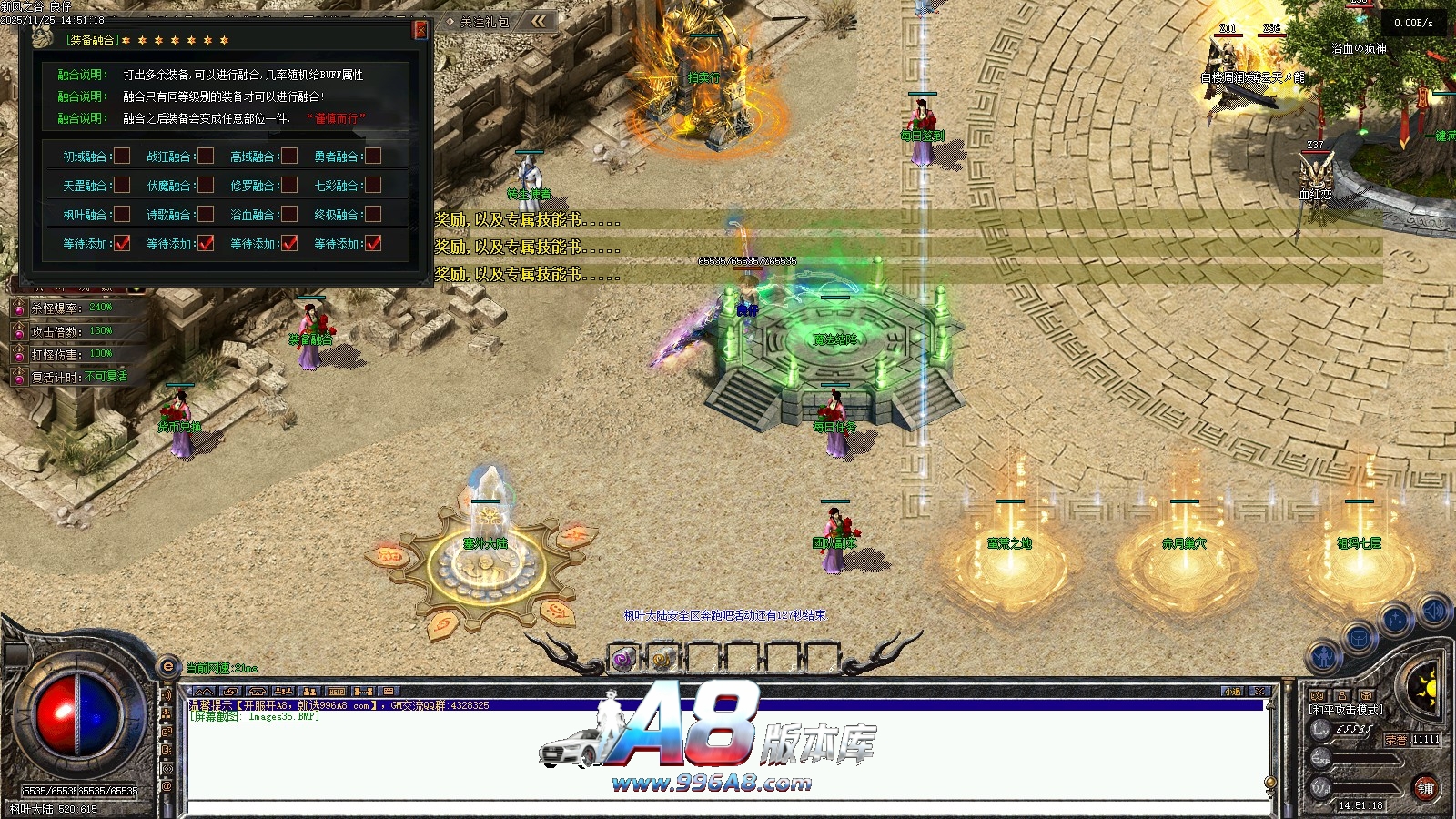Screen dimensions: 1456x819
Task: Use the purple spiral item in the hotbar
Action: (x=623, y=659)
